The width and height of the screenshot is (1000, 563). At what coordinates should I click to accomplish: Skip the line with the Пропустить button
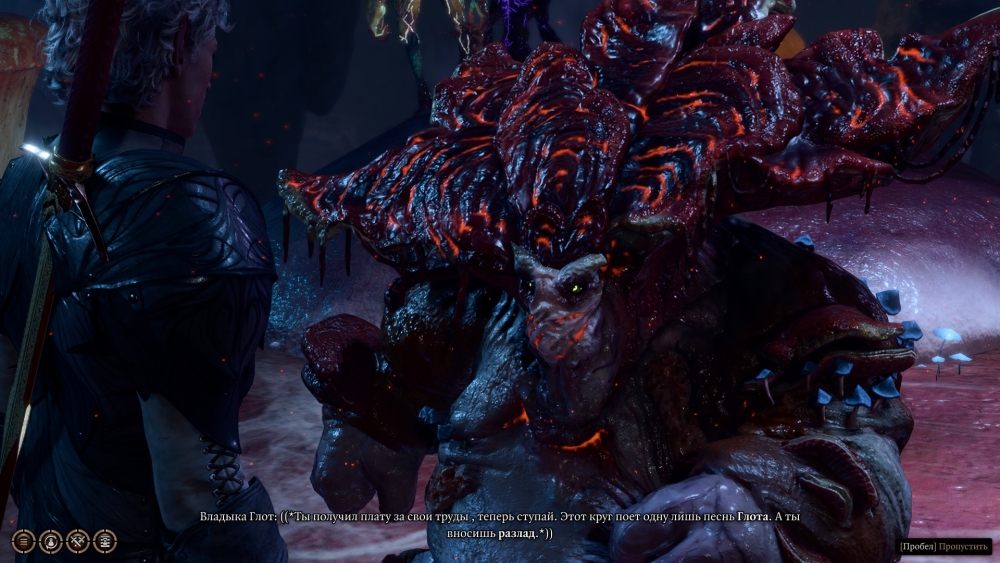963,547
